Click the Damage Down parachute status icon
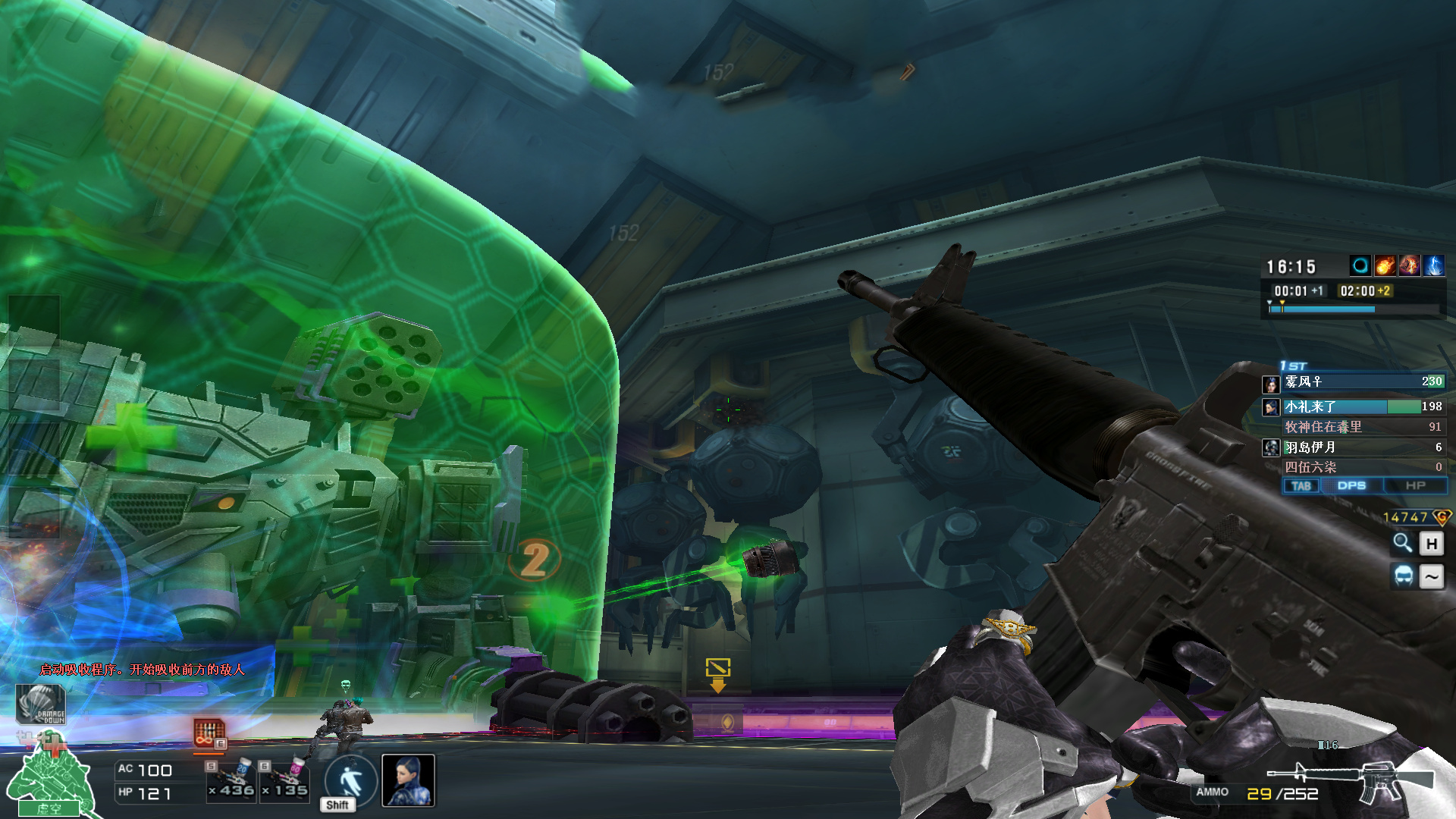1456x819 pixels. click(41, 704)
